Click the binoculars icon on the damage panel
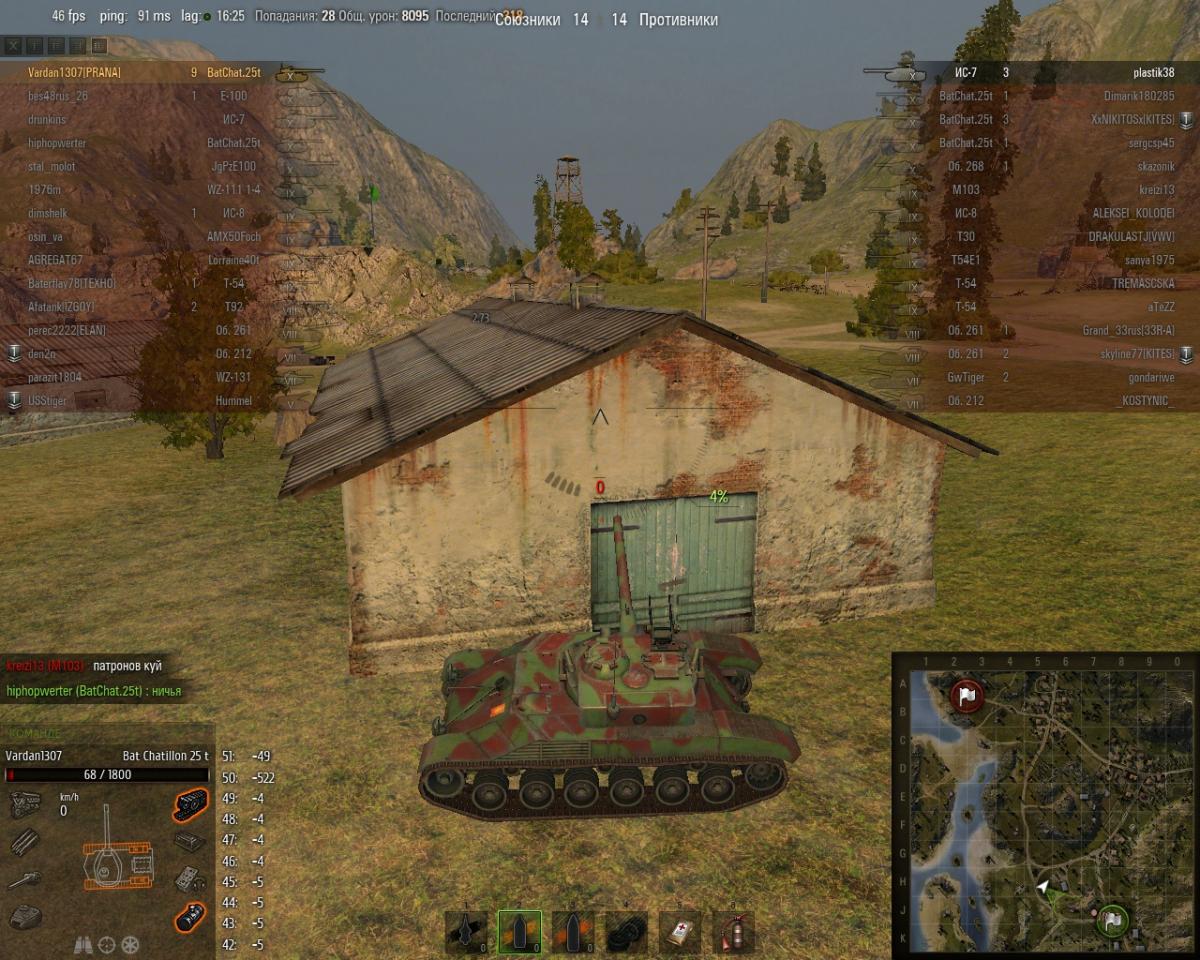The width and height of the screenshot is (1200, 960). [x=84, y=944]
